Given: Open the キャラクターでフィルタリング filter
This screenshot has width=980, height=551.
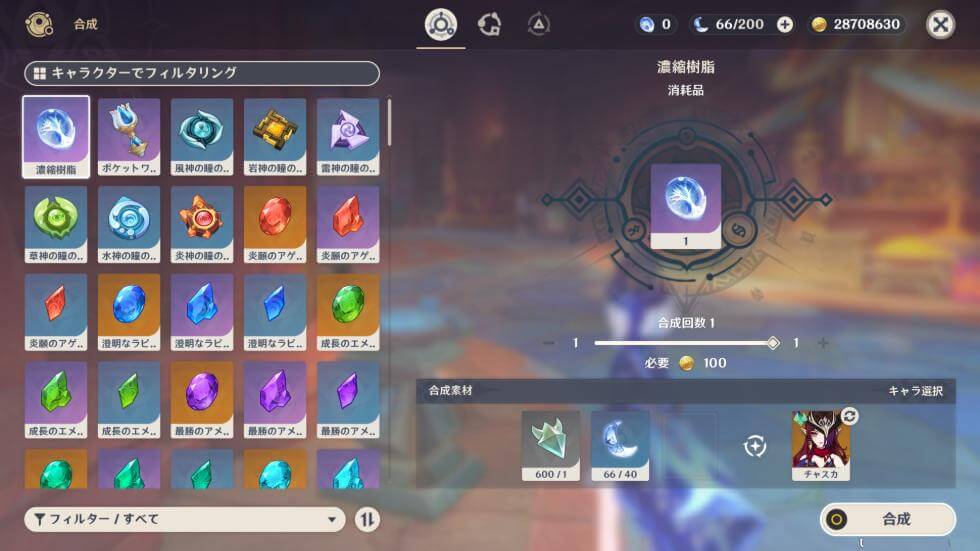Looking at the screenshot, I should 202,73.
